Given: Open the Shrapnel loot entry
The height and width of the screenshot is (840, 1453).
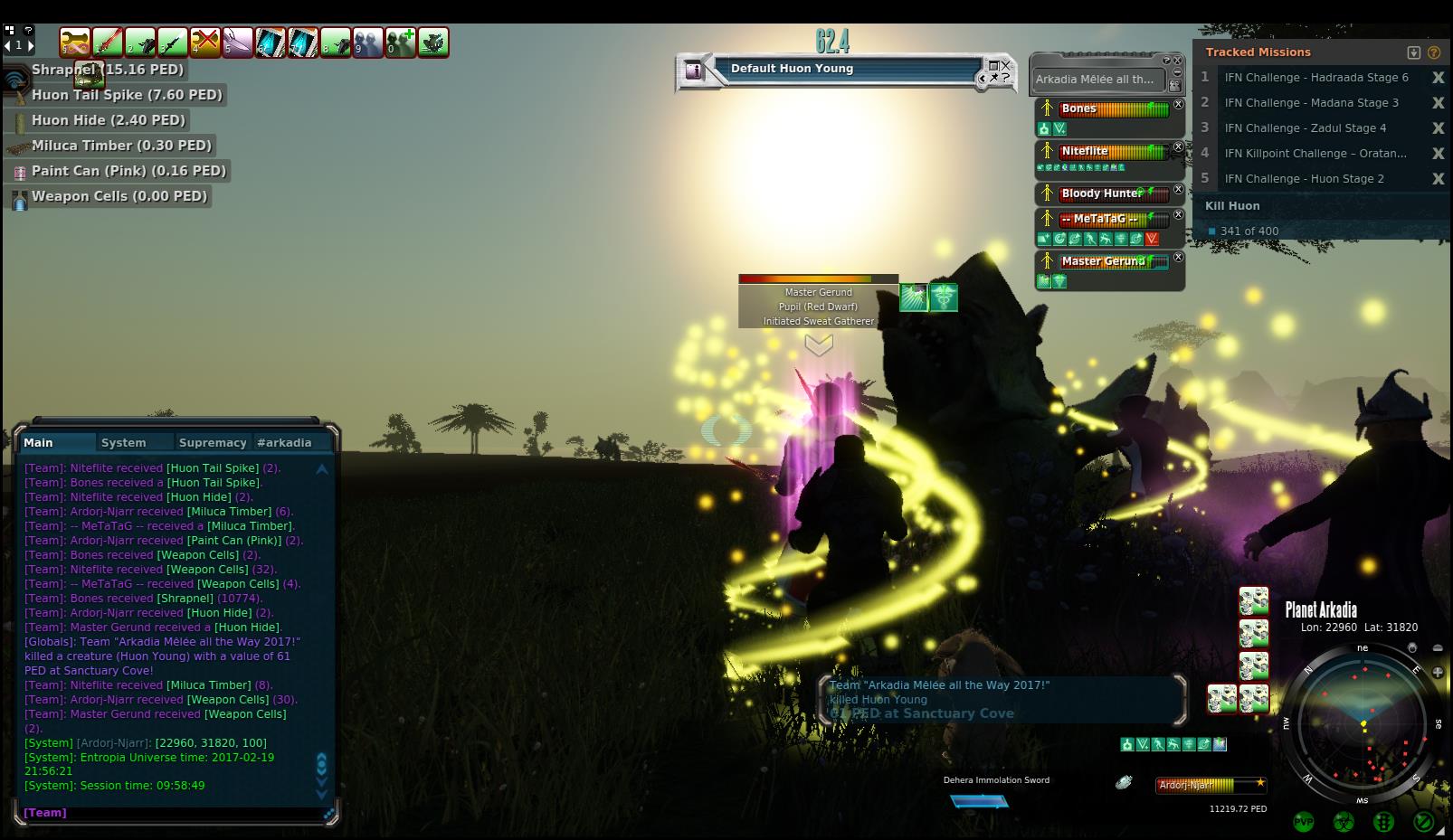Looking at the screenshot, I should (x=107, y=70).
